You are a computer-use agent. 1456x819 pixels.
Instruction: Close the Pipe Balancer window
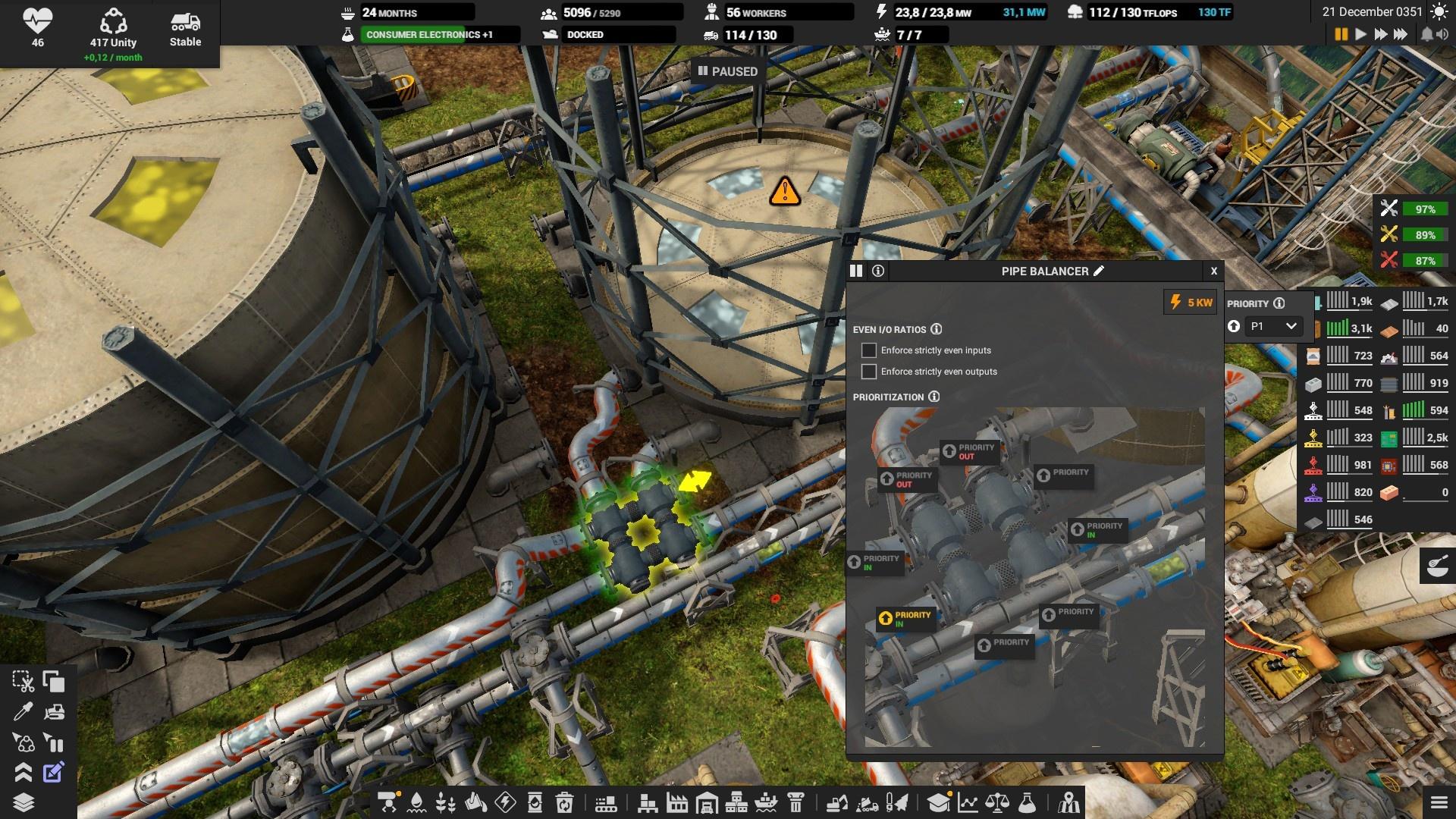pos(1213,271)
